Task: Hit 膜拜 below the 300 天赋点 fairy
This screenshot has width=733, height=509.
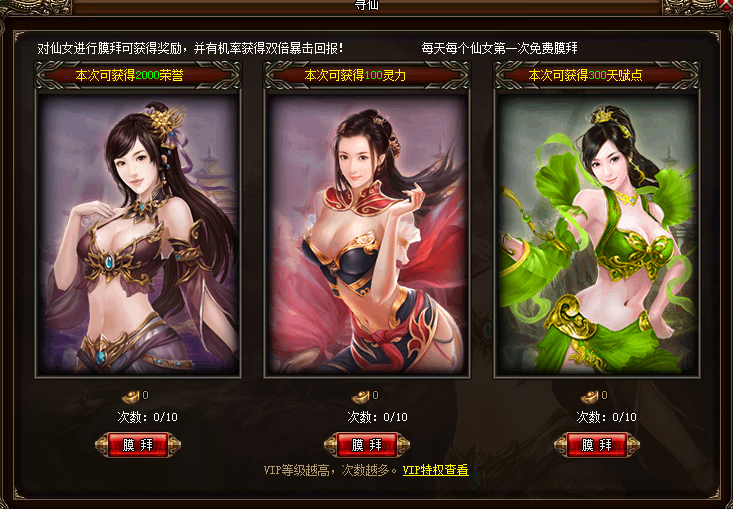Action: 597,445
